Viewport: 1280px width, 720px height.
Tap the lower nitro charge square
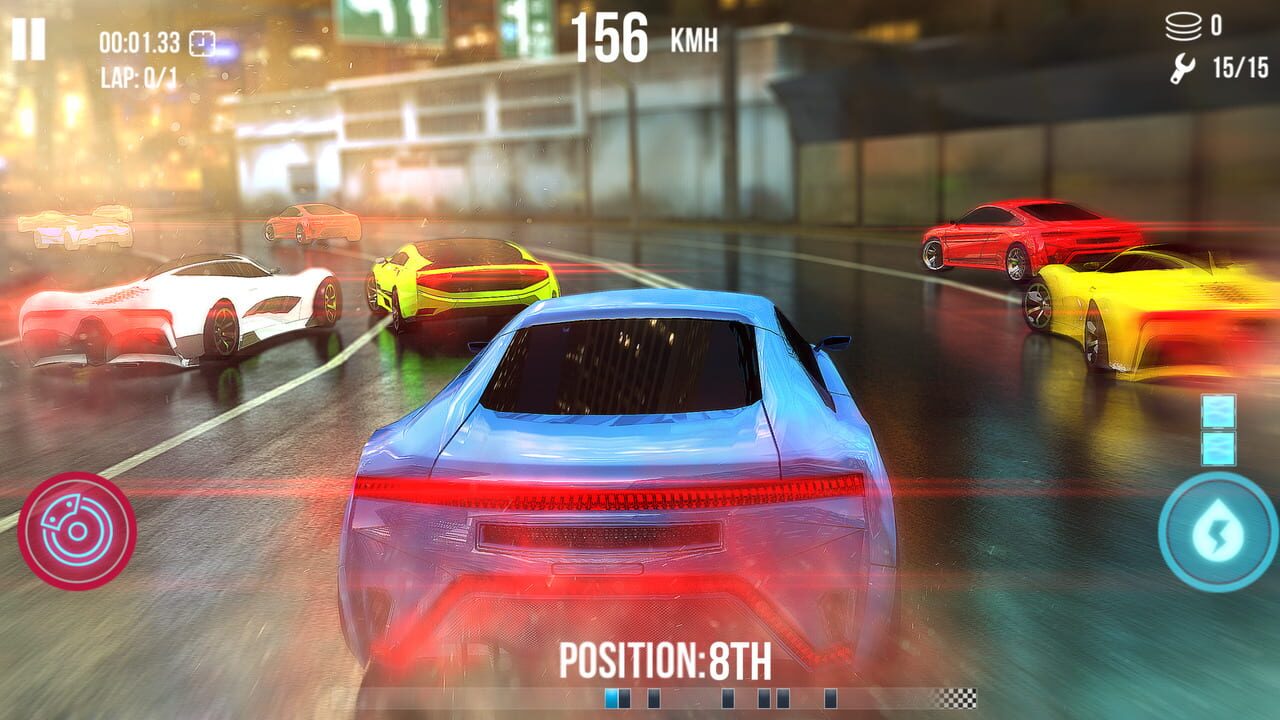click(x=1218, y=447)
